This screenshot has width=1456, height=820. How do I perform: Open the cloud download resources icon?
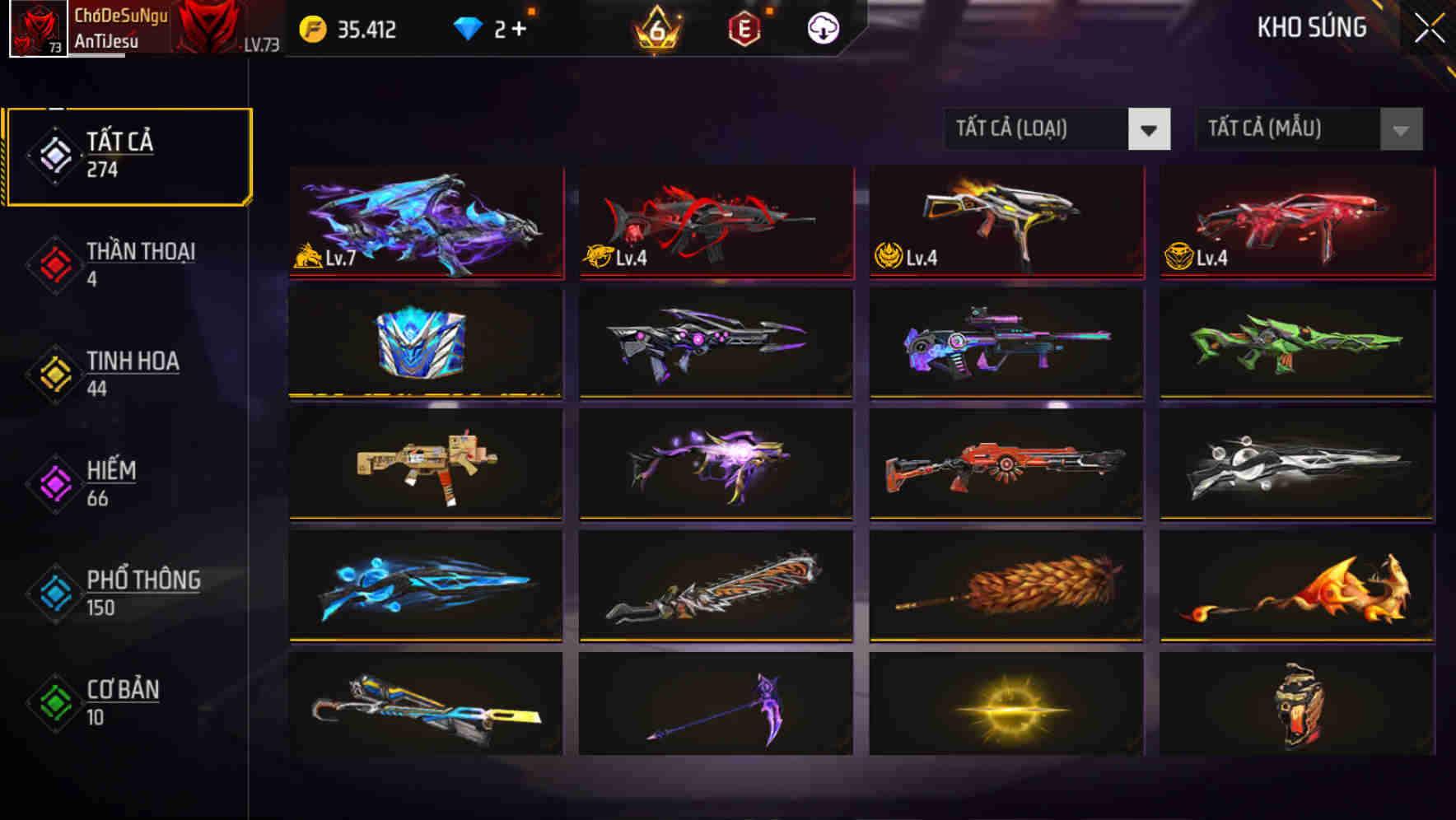pyautogui.click(x=822, y=29)
